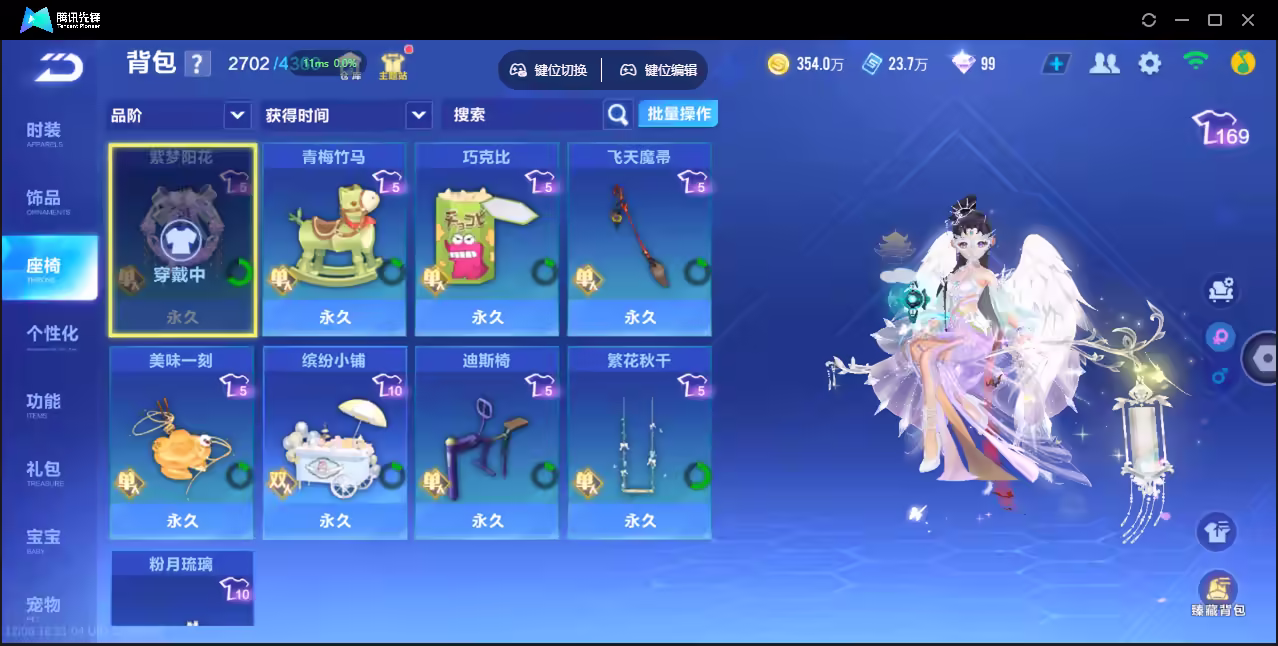Open the 品阶 filter dropdown
Image resolution: width=1278 pixels, height=646 pixels.
click(237, 115)
